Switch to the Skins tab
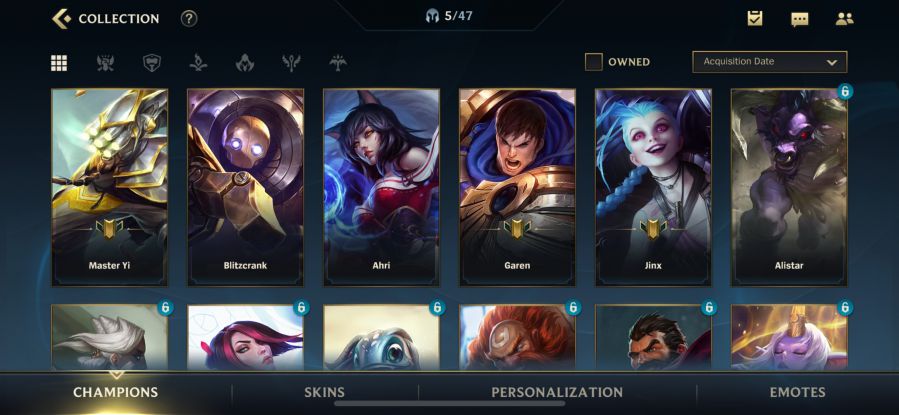 click(x=324, y=392)
